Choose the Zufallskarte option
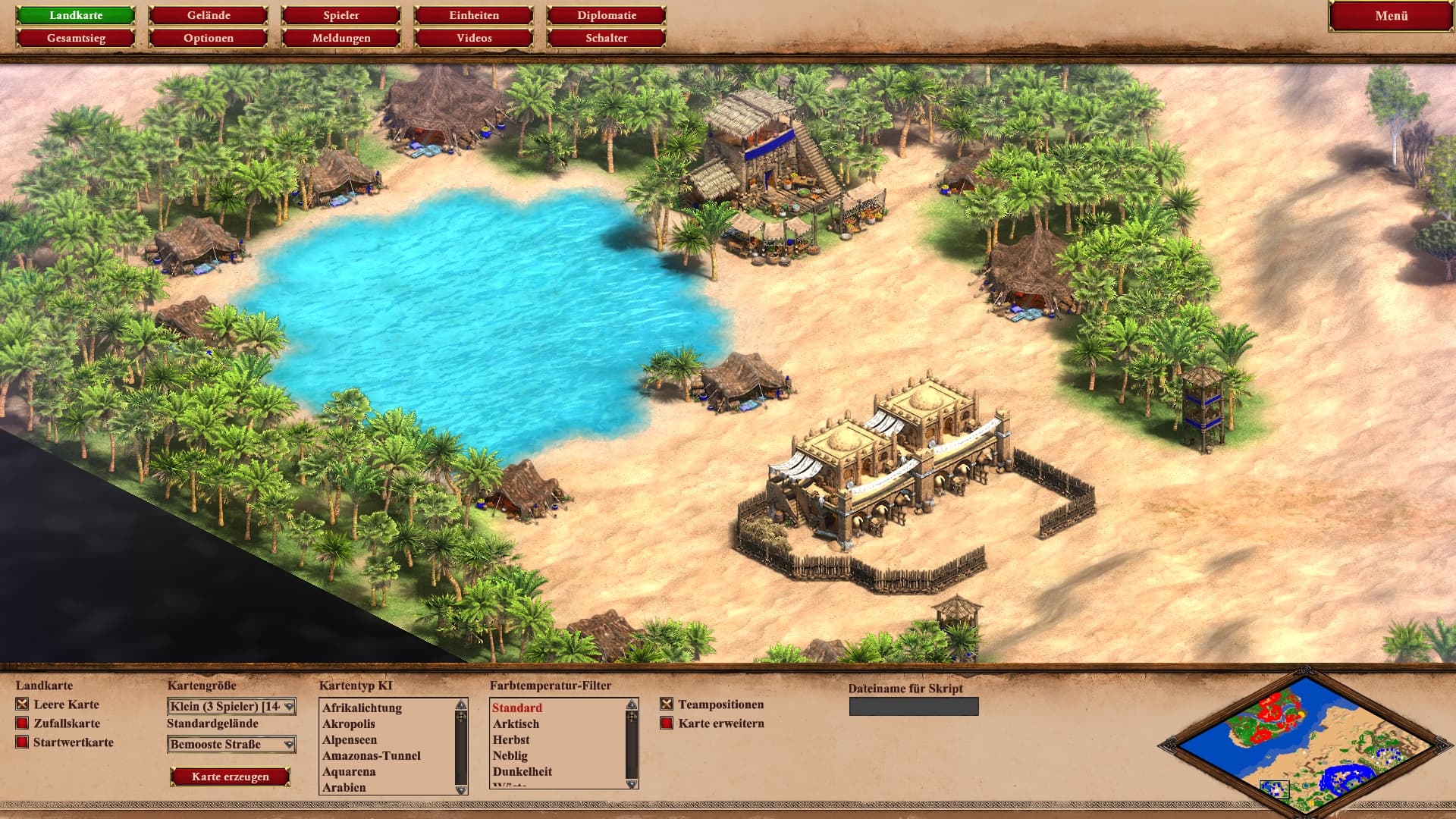The height and width of the screenshot is (819, 1456). click(x=22, y=723)
